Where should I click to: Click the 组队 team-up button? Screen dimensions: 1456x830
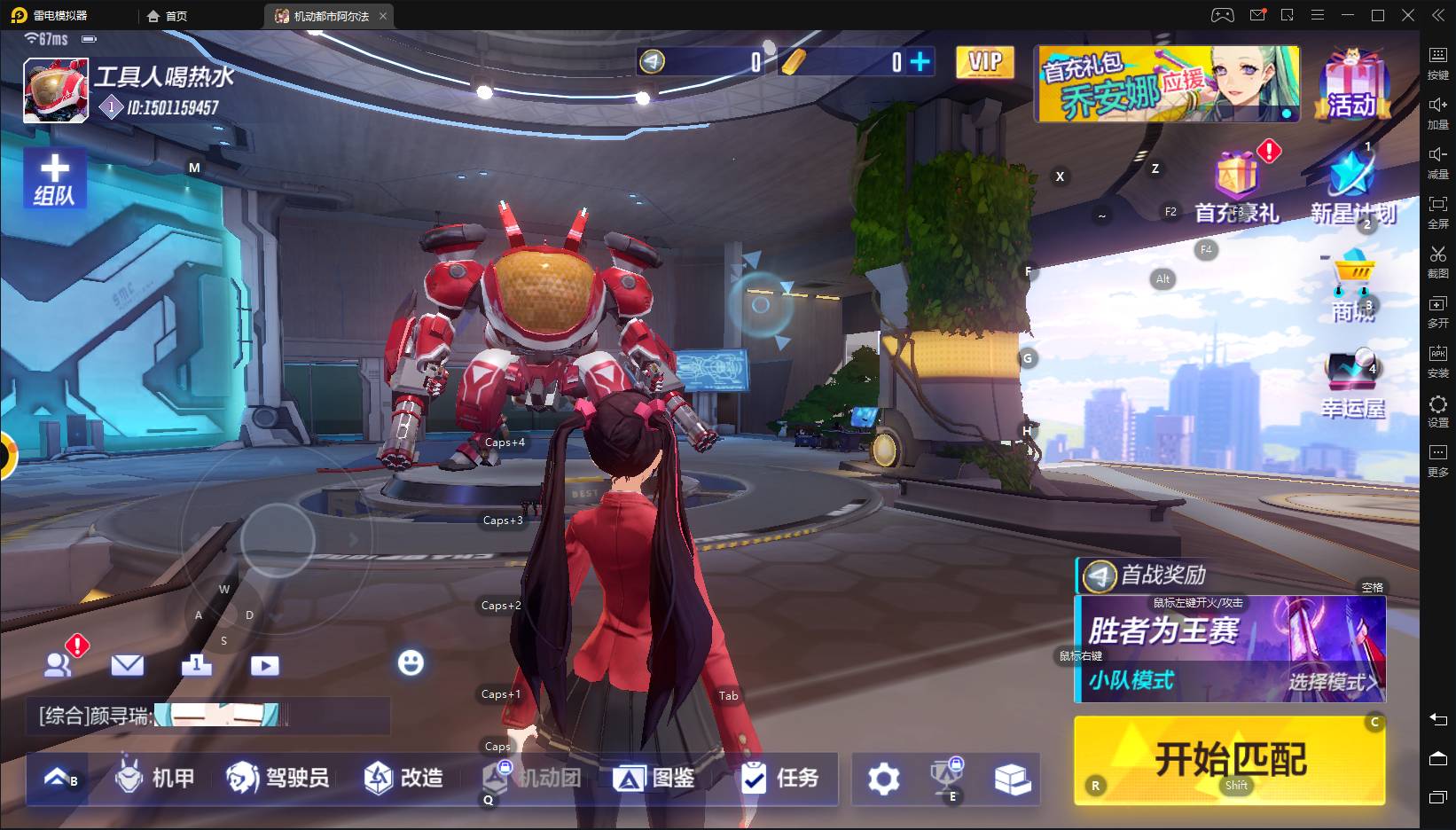click(54, 178)
